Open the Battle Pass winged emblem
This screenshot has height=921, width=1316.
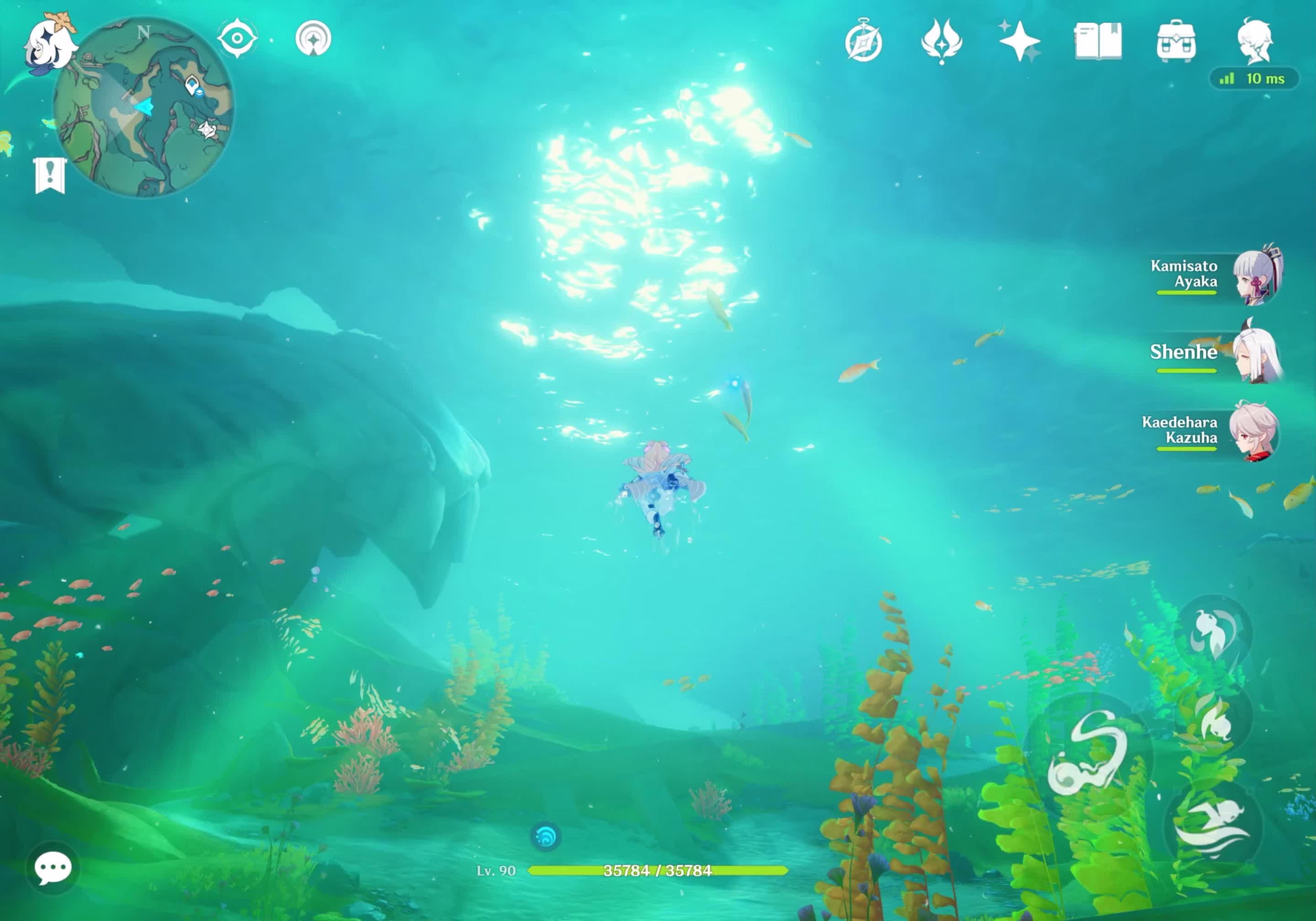tap(941, 41)
